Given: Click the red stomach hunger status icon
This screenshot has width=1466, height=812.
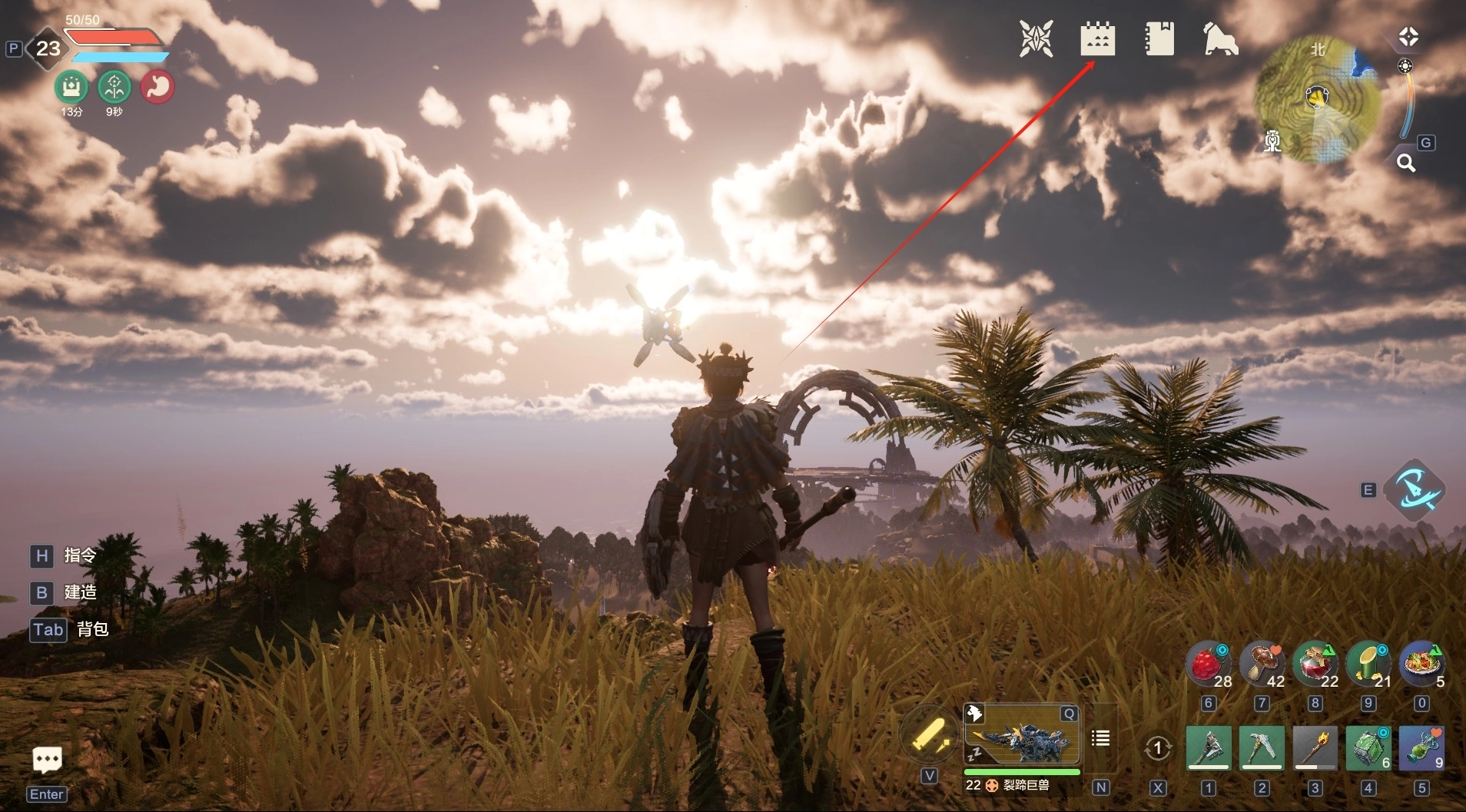Looking at the screenshot, I should (x=158, y=87).
